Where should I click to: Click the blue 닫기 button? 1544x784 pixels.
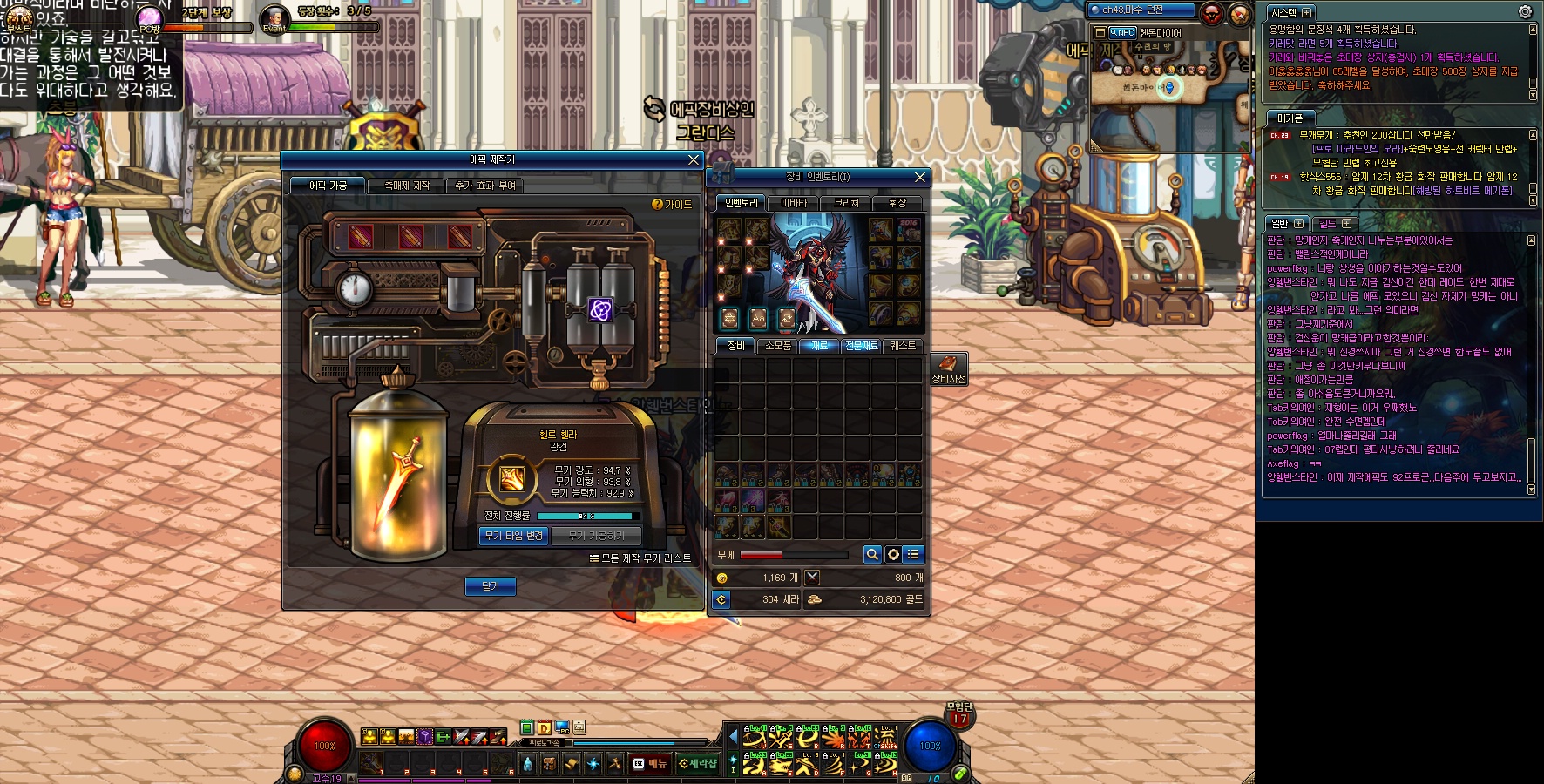(491, 586)
